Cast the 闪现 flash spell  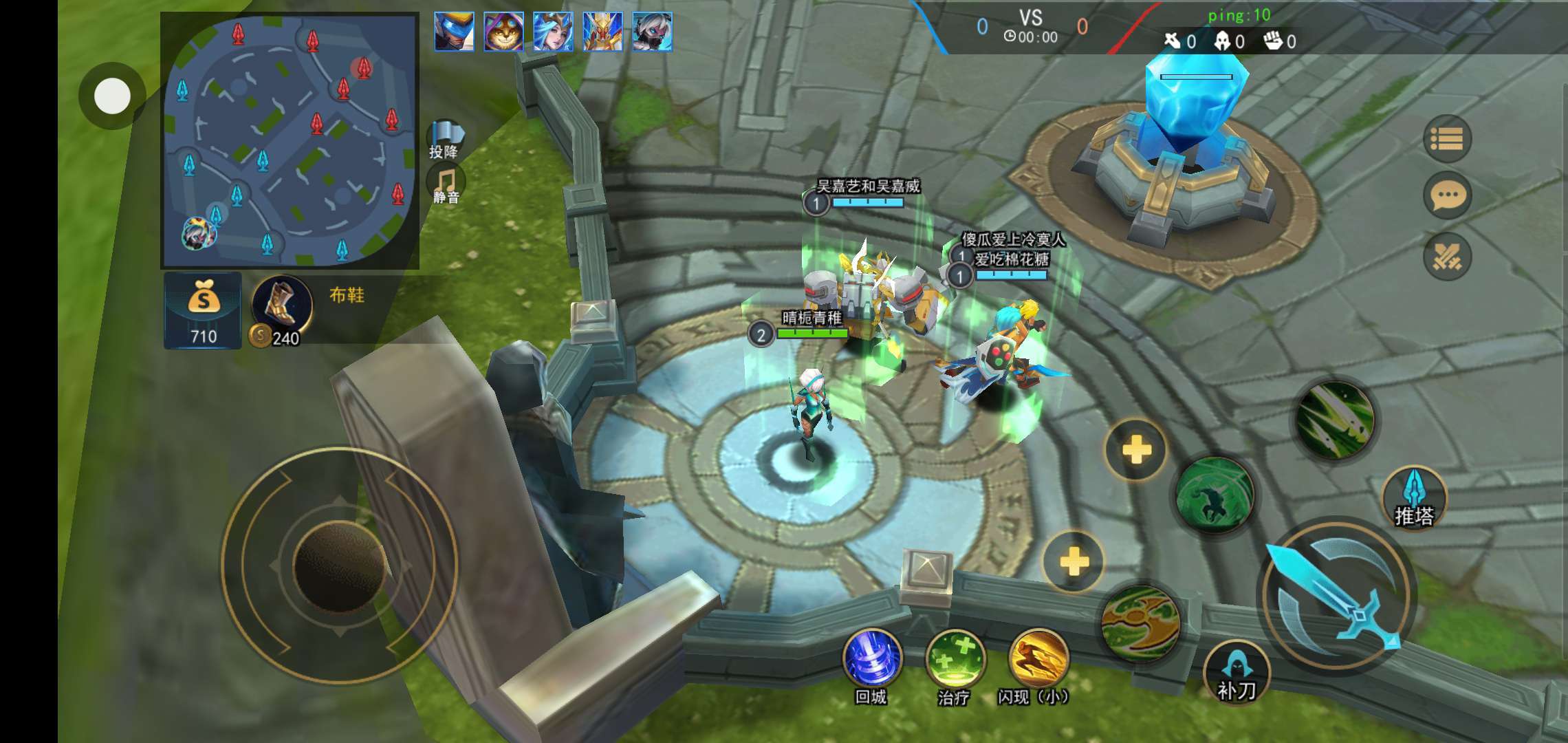(1038, 659)
